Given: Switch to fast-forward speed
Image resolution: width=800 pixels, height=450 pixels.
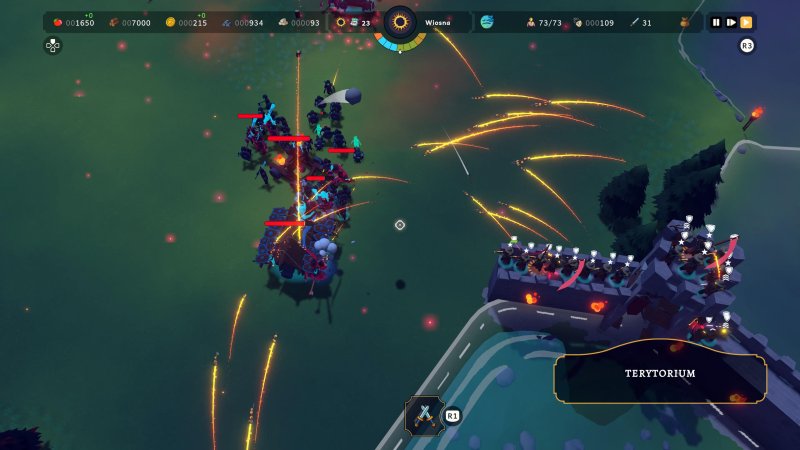Looking at the screenshot, I should (x=746, y=22).
